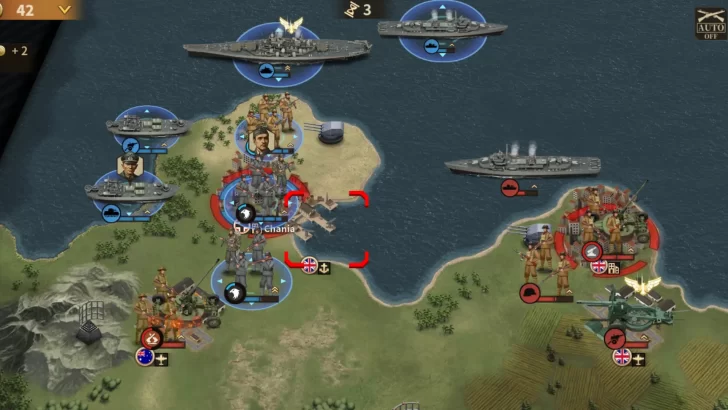Toggle the AUTO battle button
728x410 pixels.
[710, 23]
